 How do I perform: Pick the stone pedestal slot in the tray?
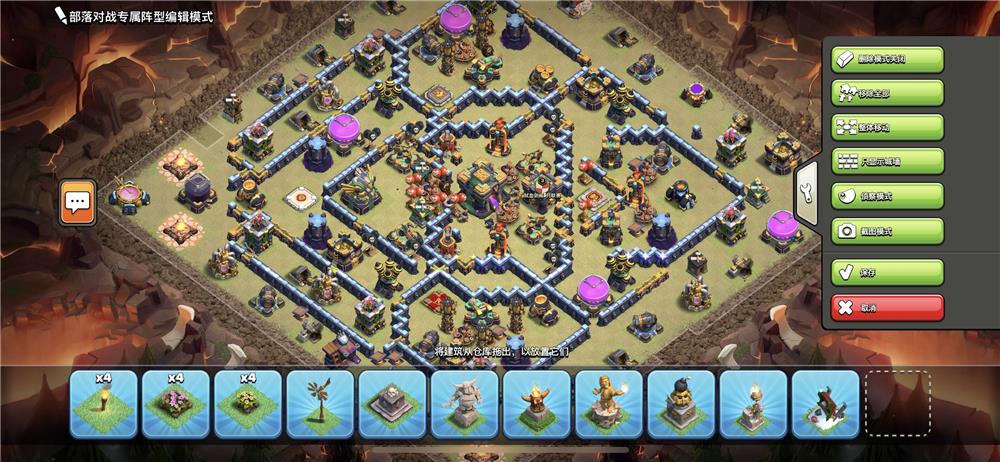[392, 403]
